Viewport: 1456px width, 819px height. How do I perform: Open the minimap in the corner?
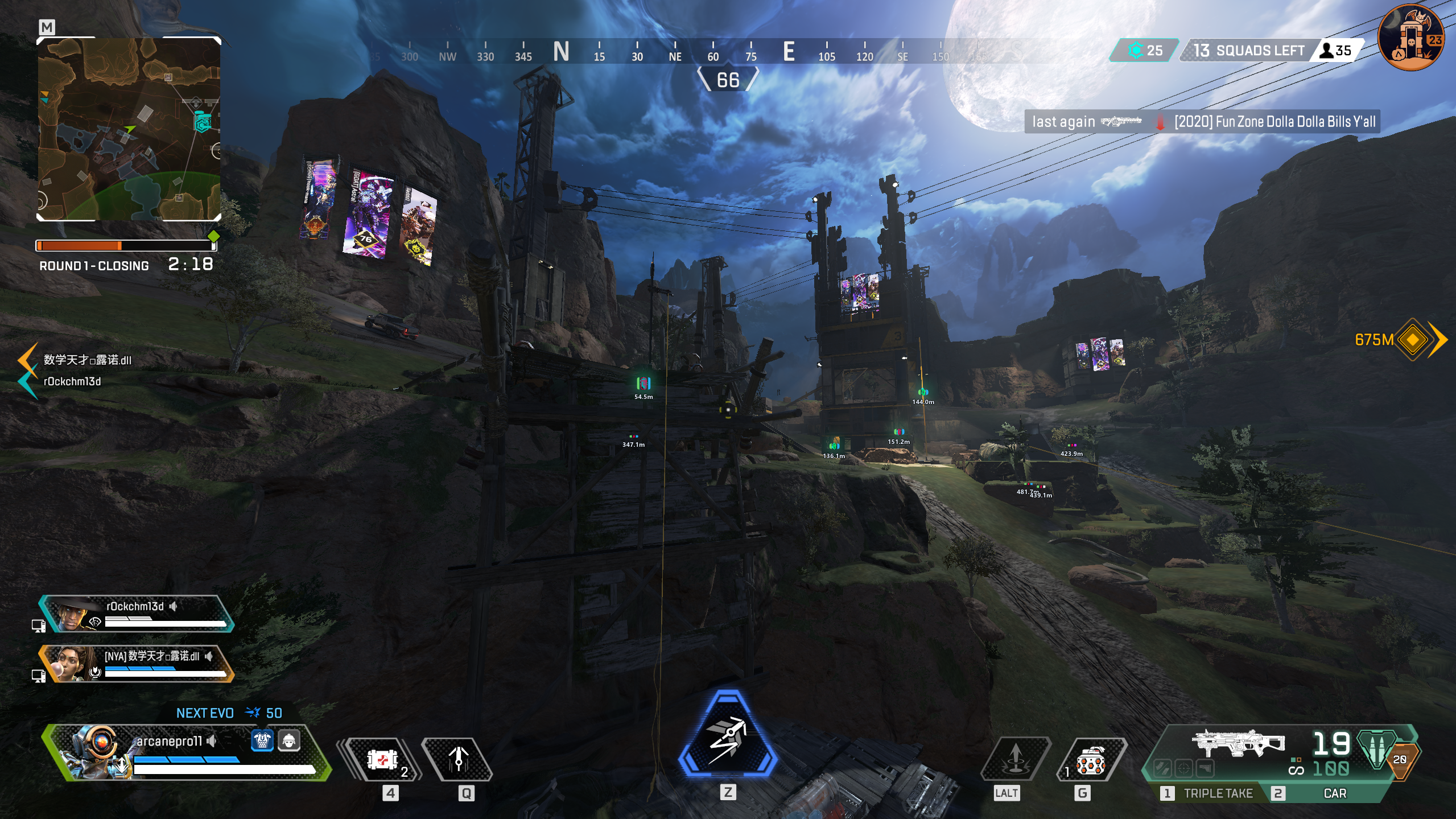click(x=129, y=129)
